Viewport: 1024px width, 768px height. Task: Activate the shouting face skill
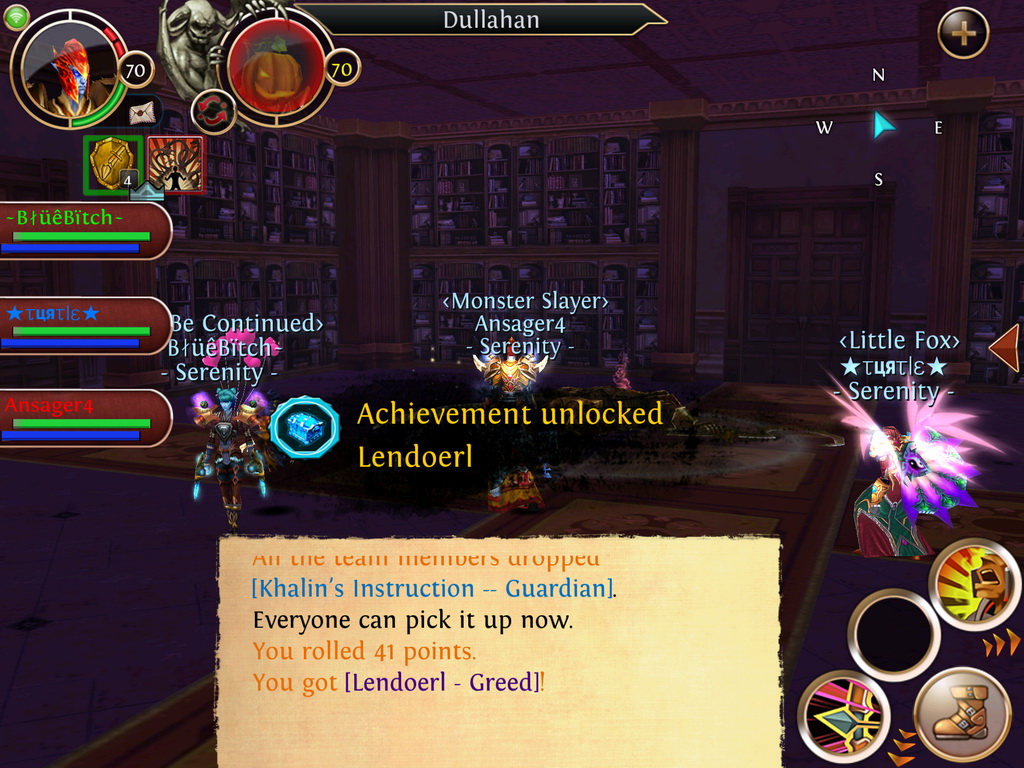coord(974,585)
